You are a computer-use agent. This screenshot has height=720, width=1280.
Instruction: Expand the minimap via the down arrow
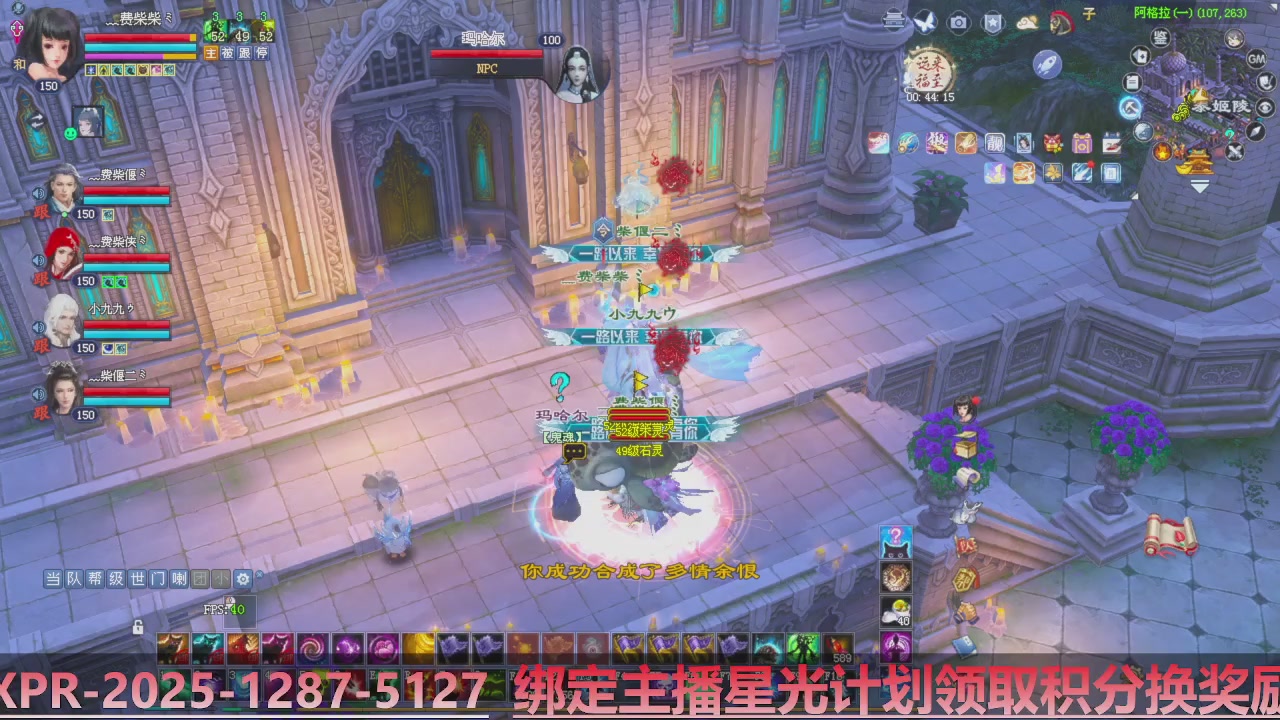pyautogui.click(x=1198, y=185)
